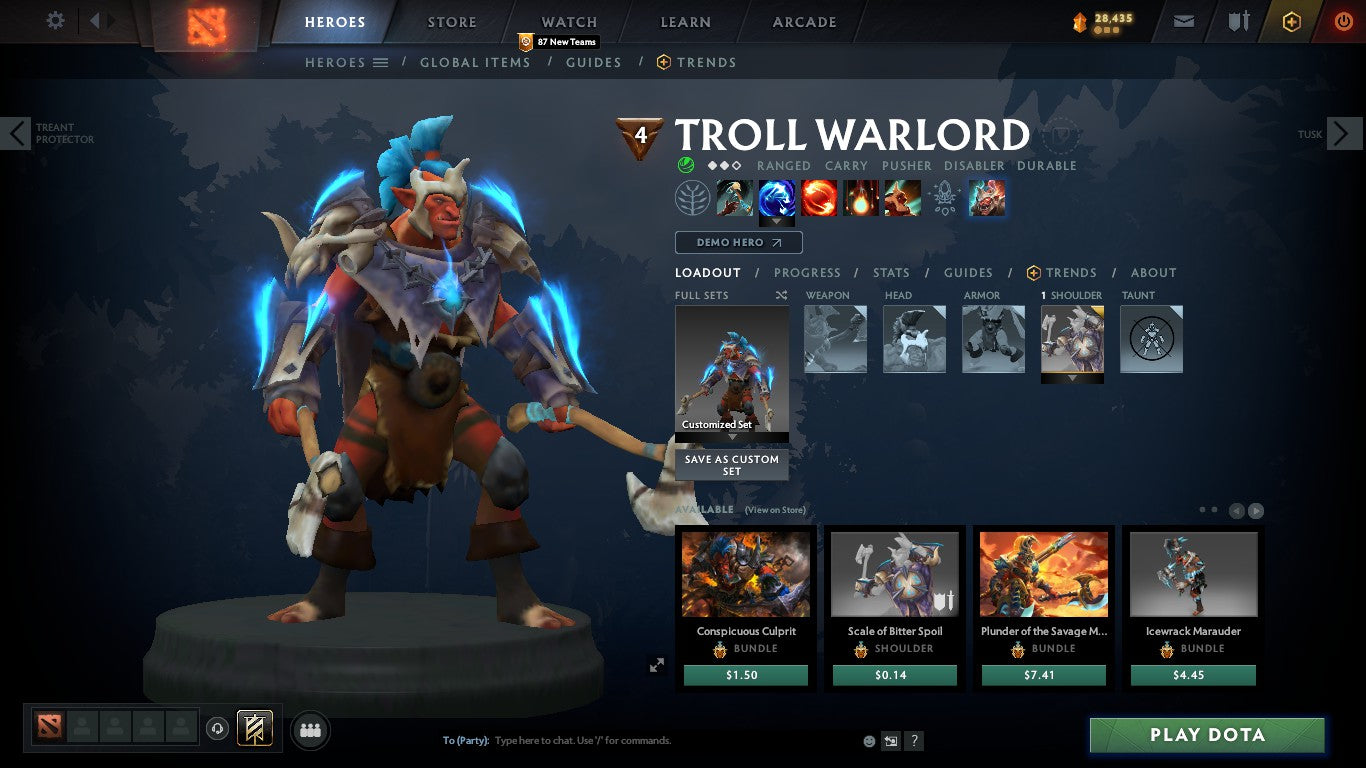Open the Whirling Axes ability icon
This screenshot has width=1366, height=768.
pyautogui.click(x=777, y=197)
